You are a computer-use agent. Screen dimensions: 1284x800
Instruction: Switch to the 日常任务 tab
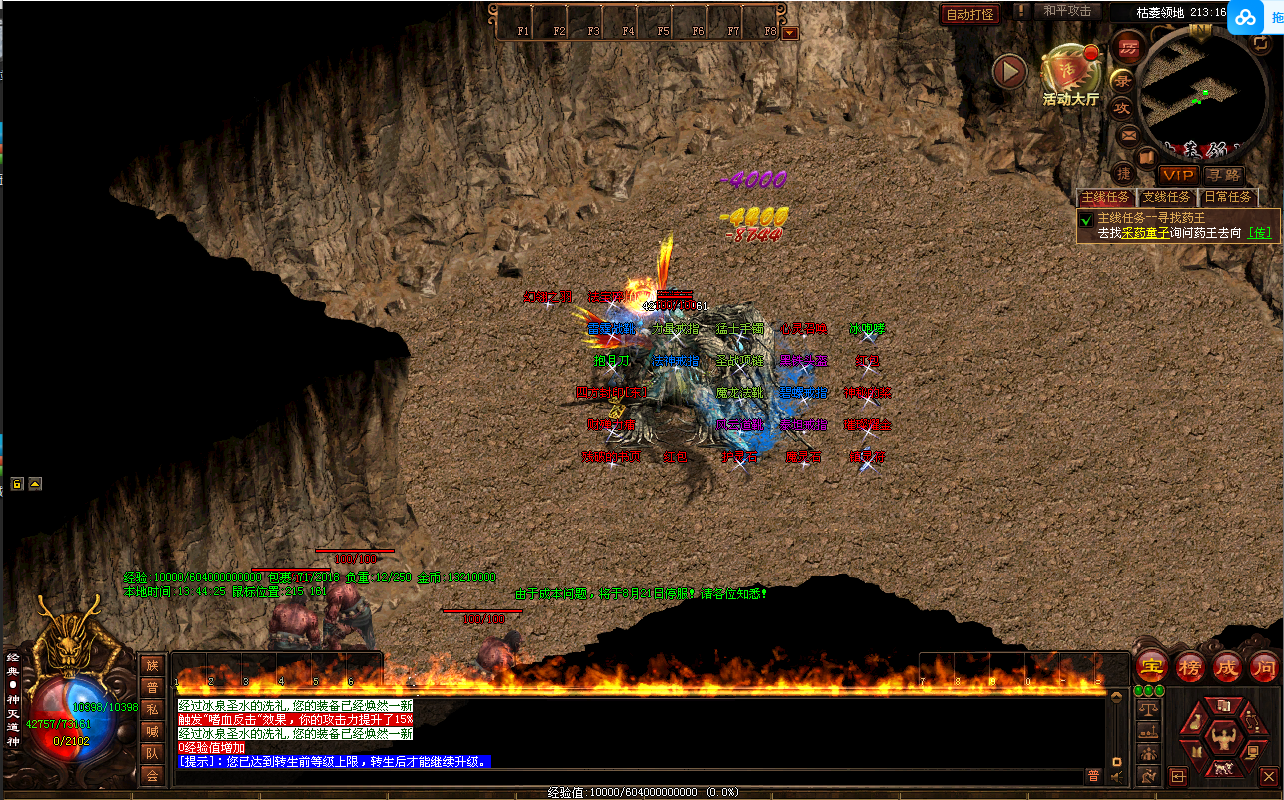coord(1227,197)
